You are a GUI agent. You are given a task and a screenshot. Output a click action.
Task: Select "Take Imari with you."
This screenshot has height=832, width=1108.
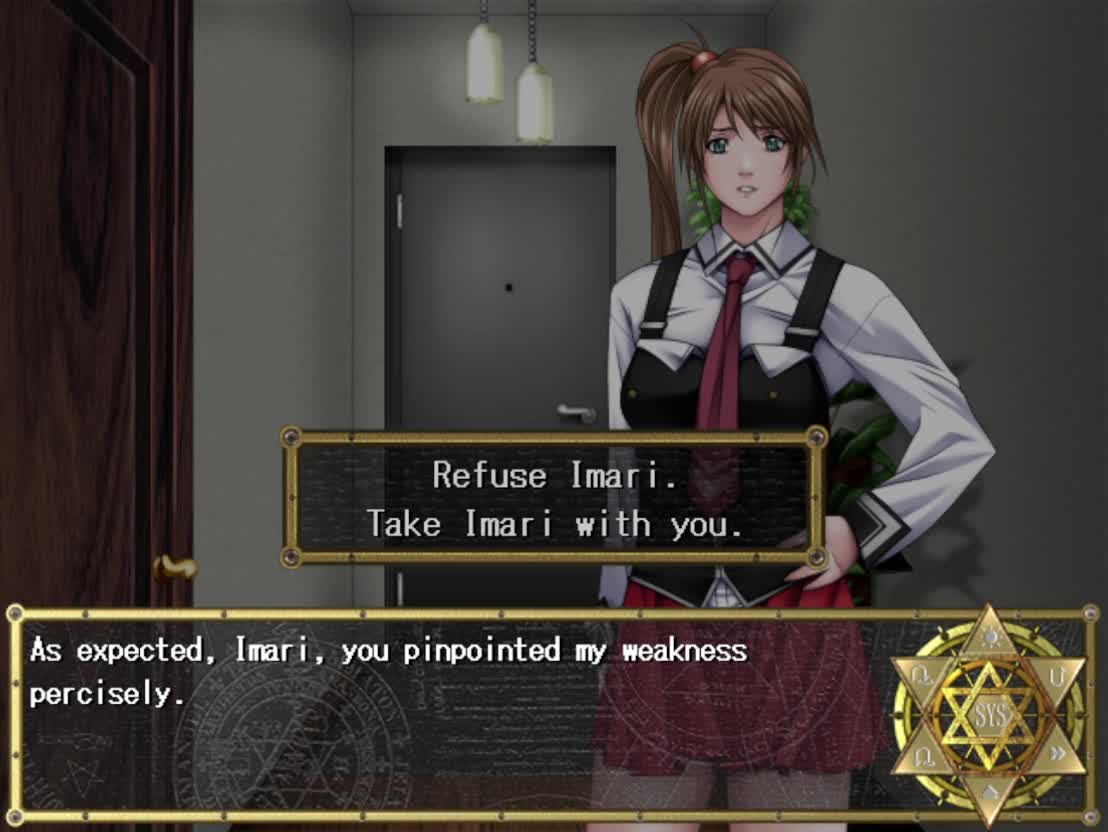click(x=554, y=524)
